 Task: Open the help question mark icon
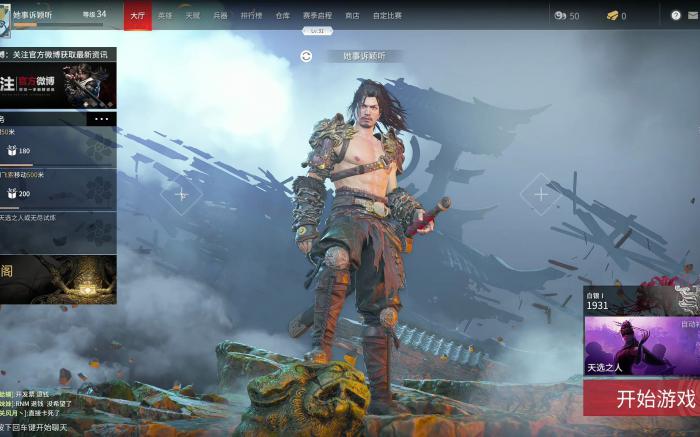pos(676,15)
